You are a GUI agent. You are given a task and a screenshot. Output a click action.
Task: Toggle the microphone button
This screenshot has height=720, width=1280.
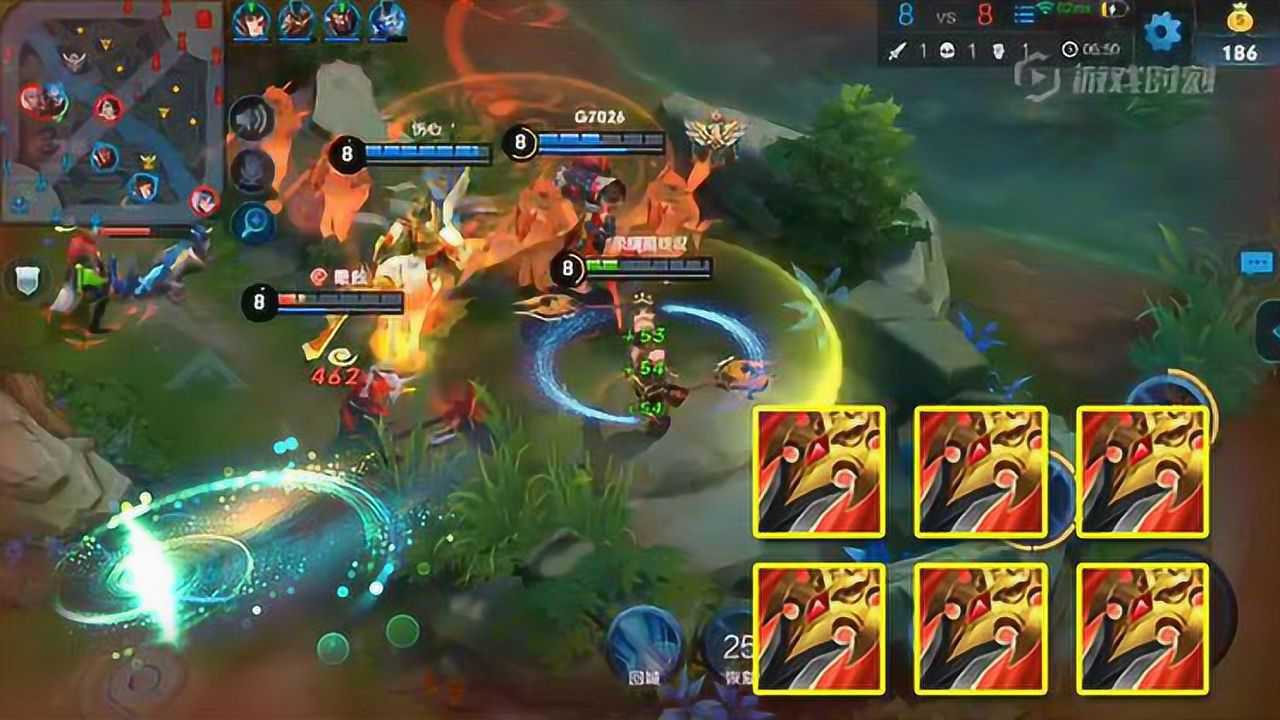point(251,171)
